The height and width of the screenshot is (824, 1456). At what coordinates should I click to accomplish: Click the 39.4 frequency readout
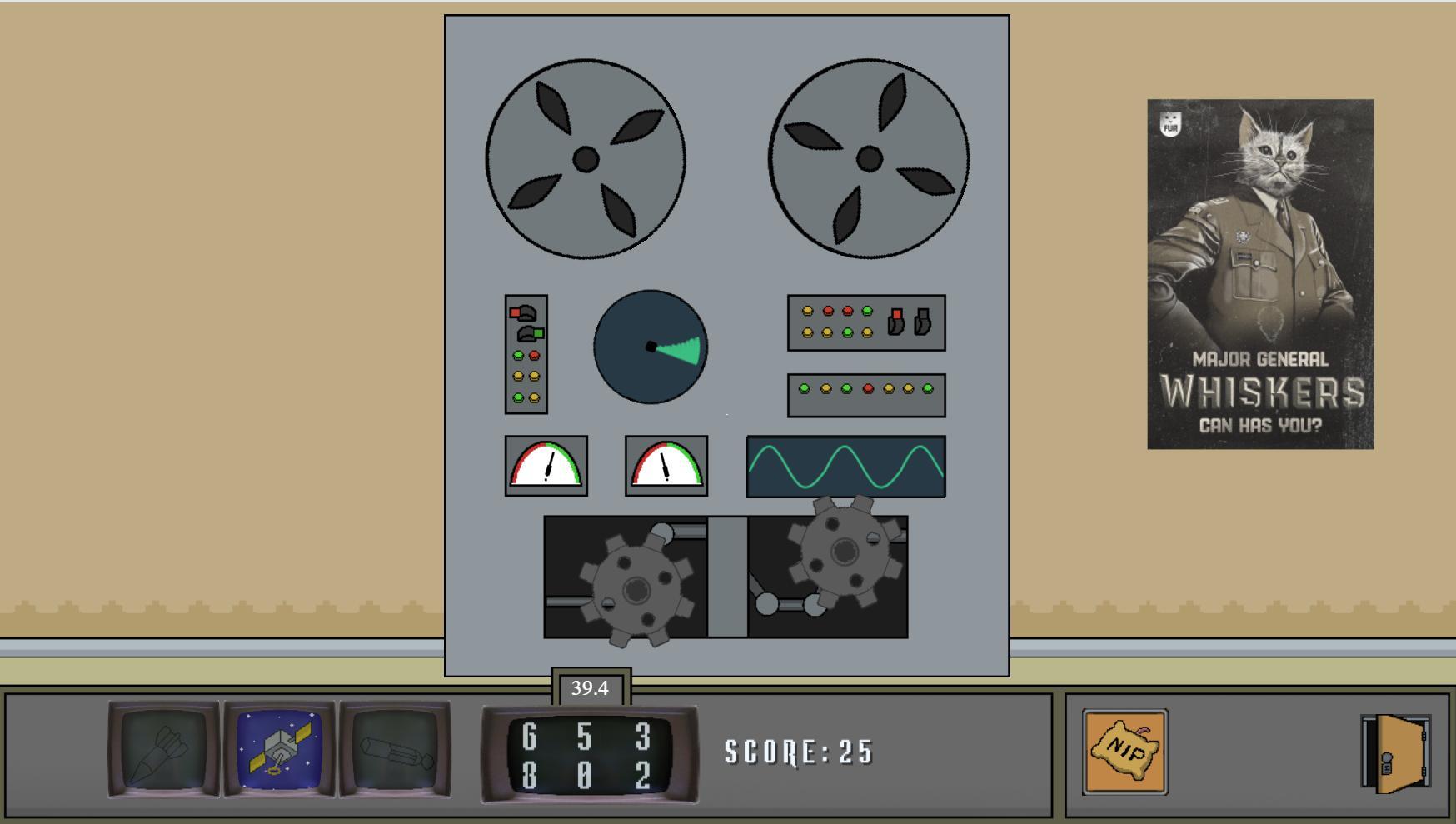591,687
